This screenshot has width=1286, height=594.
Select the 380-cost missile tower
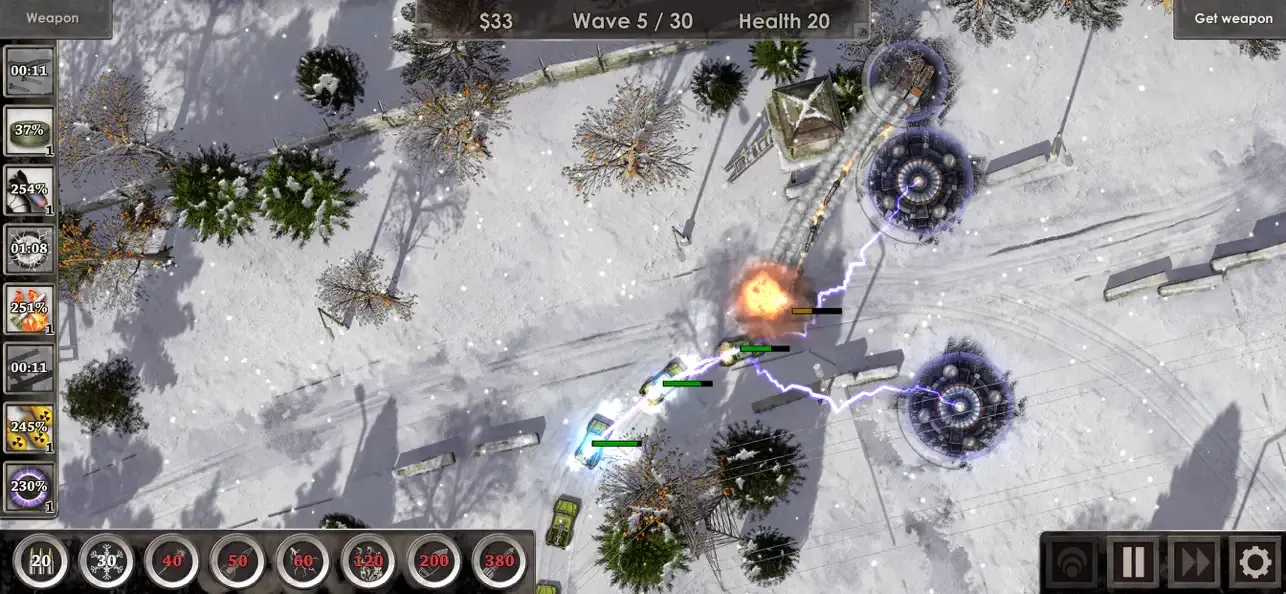499,561
